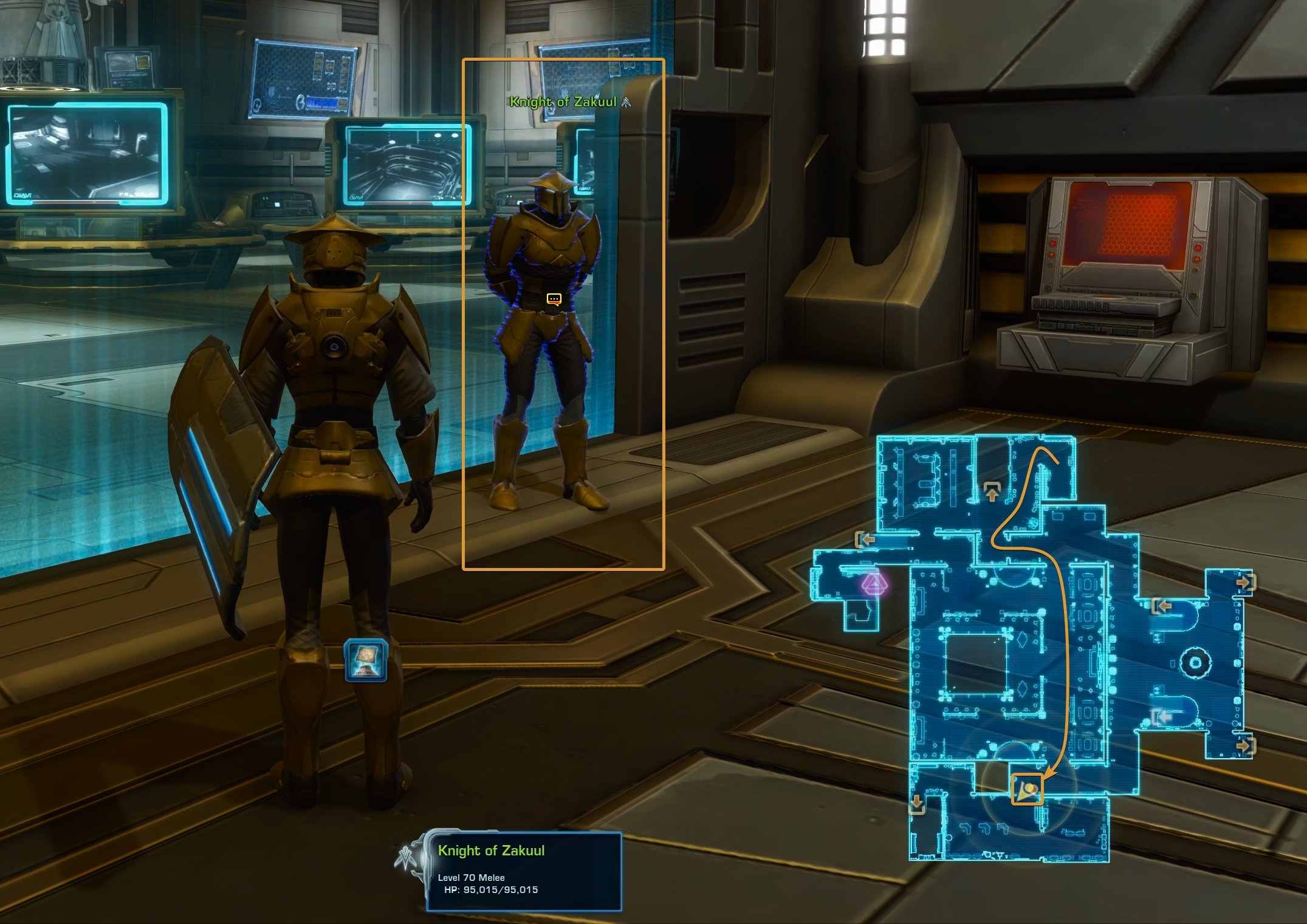Select the highlighted player position marker on map
Screen dimensions: 1307x924
pyautogui.click(x=1027, y=789)
